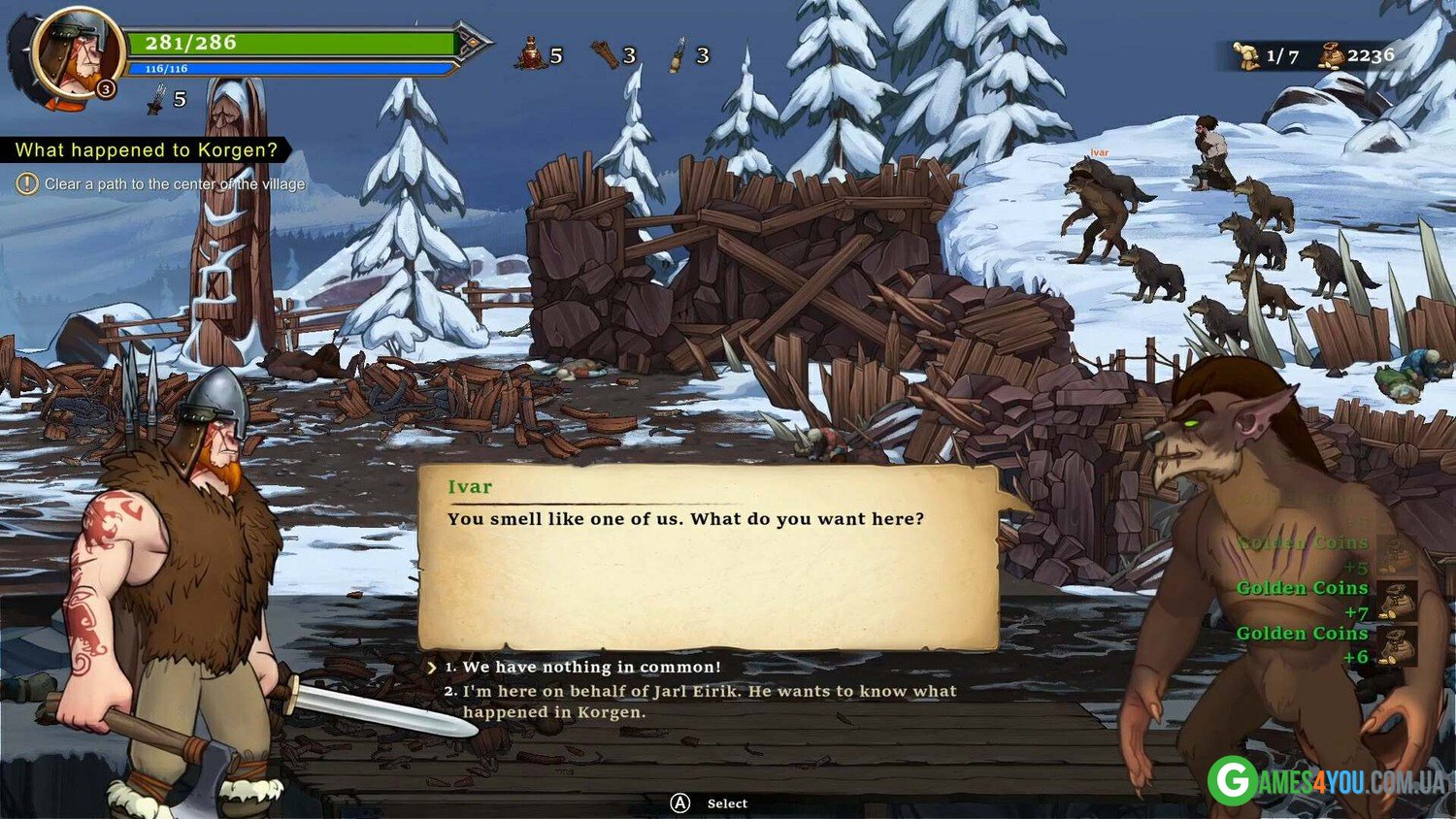Select the reply about Jarl Eirik

709,701
